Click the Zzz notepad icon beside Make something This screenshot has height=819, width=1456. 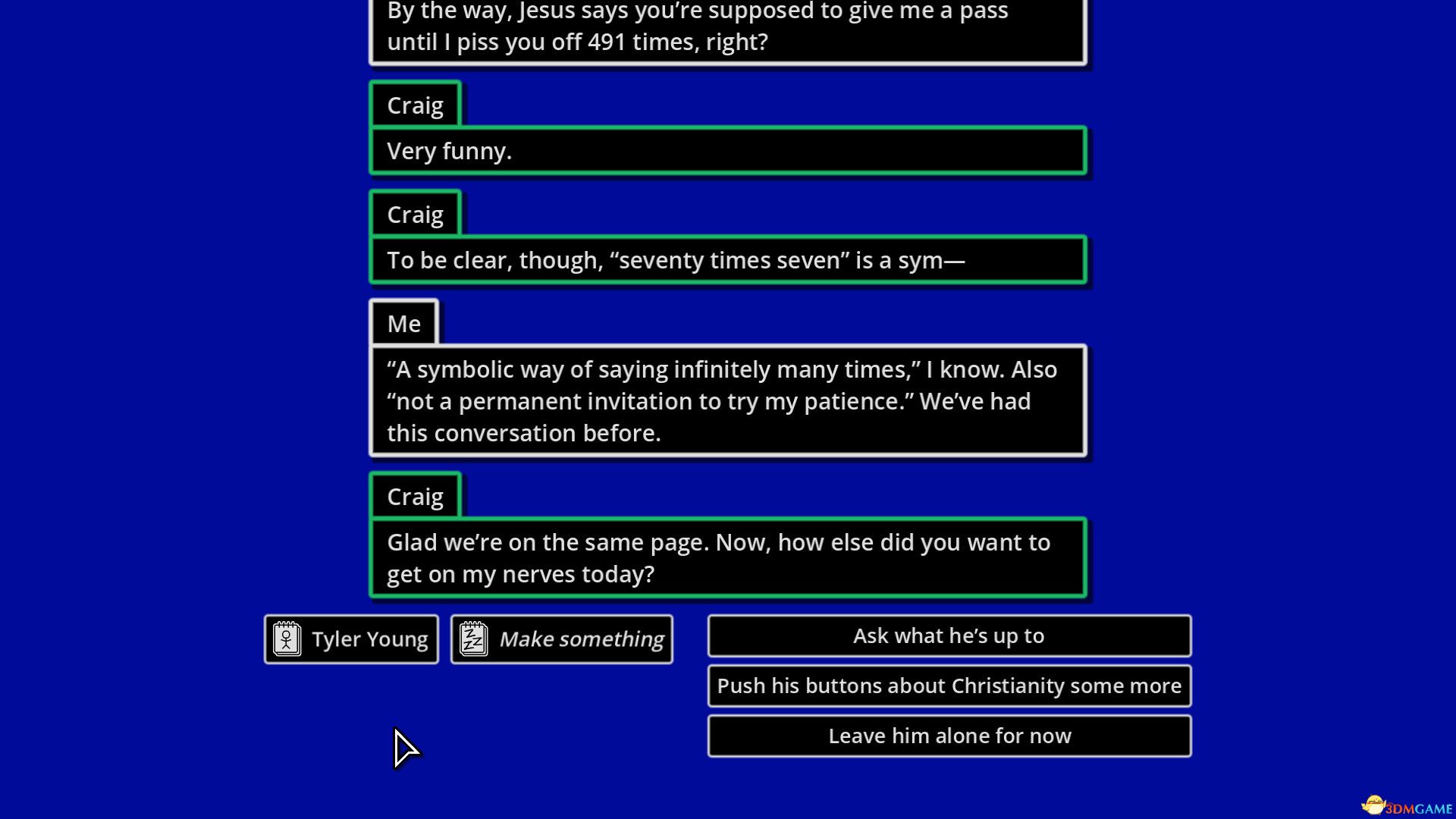click(472, 639)
